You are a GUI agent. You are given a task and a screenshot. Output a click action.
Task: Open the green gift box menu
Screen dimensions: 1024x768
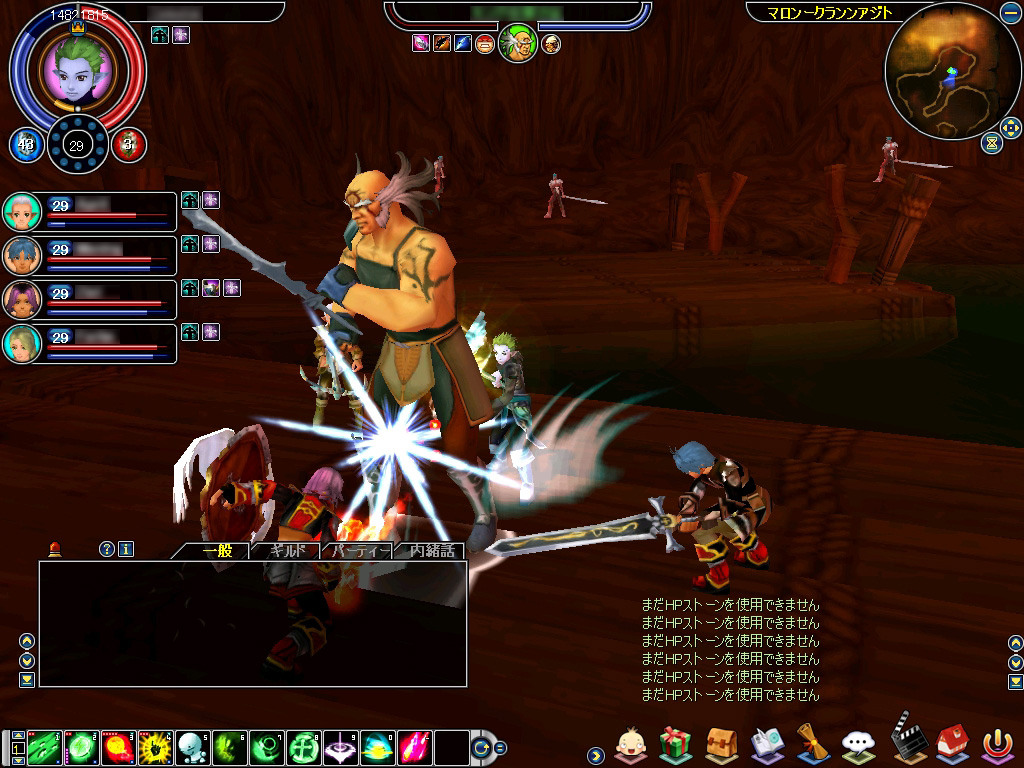coord(676,743)
